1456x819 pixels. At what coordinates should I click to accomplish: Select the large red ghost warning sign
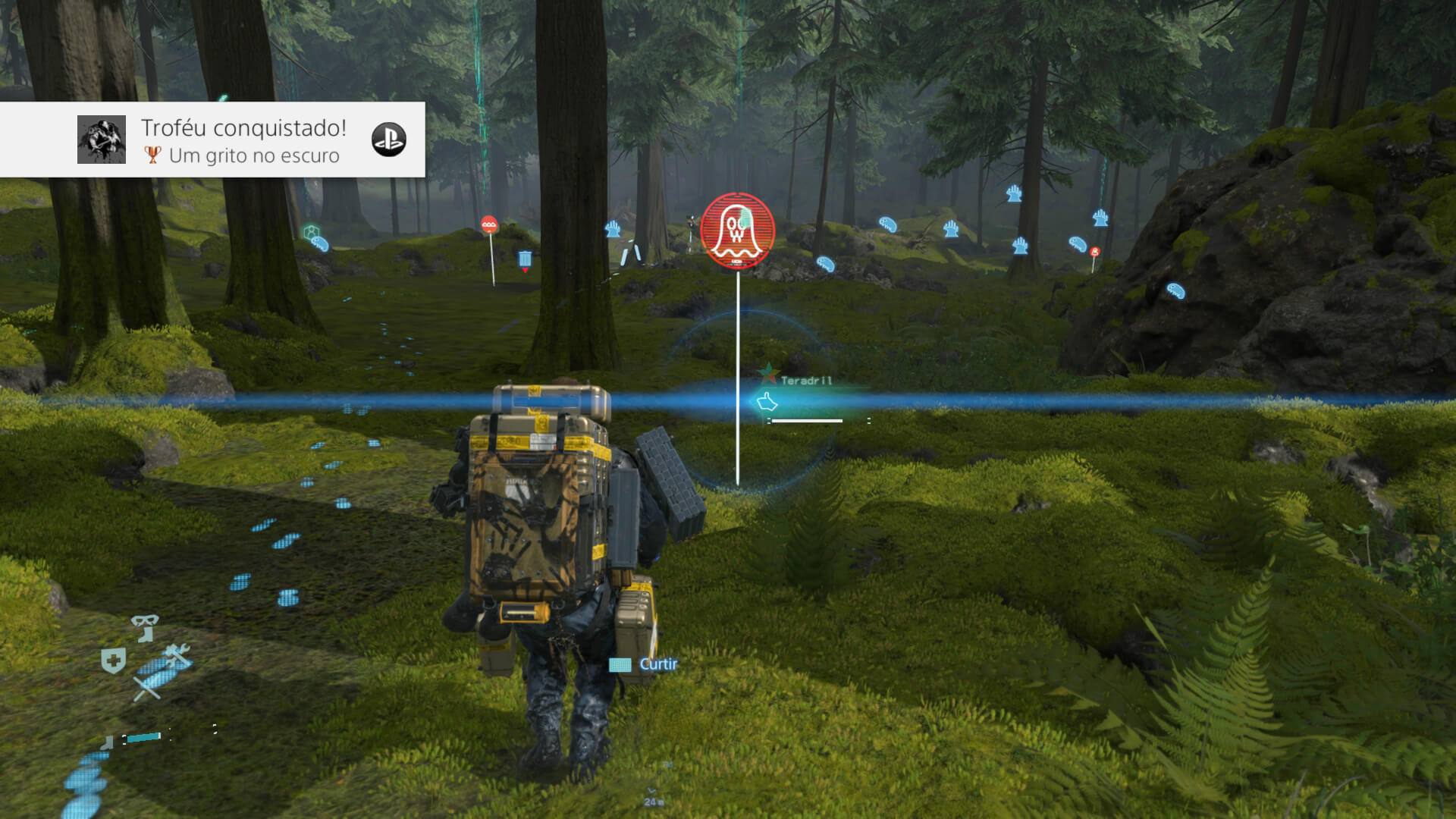(x=737, y=230)
